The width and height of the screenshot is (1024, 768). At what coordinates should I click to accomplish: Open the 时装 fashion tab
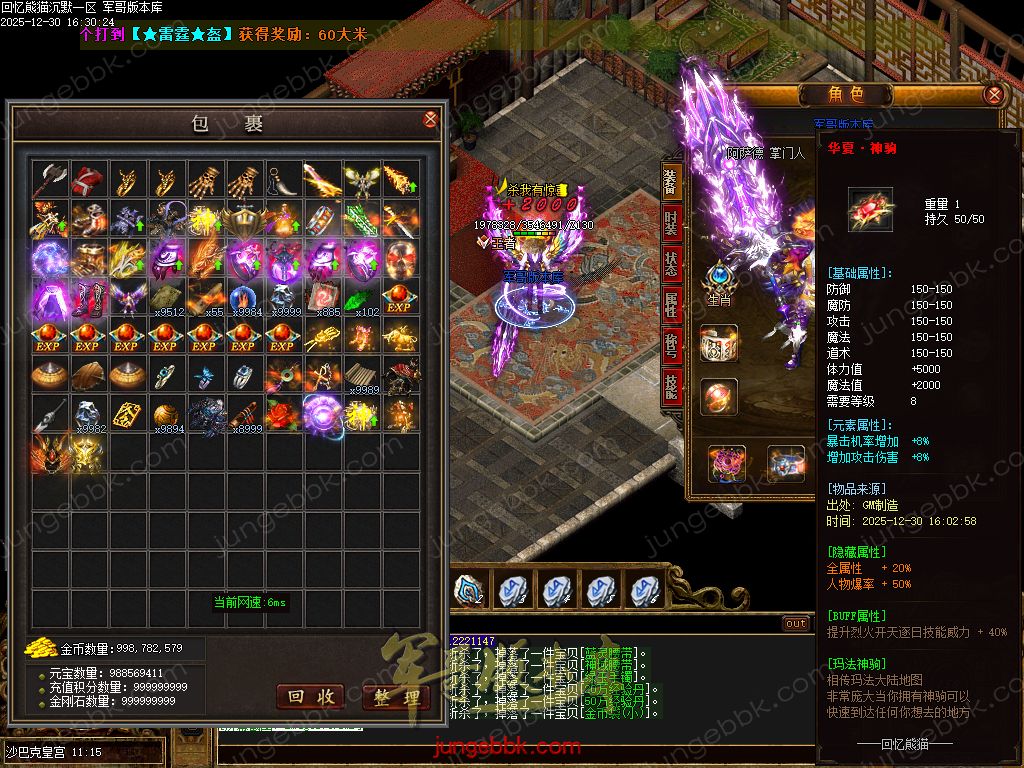(x=671, y=224)
